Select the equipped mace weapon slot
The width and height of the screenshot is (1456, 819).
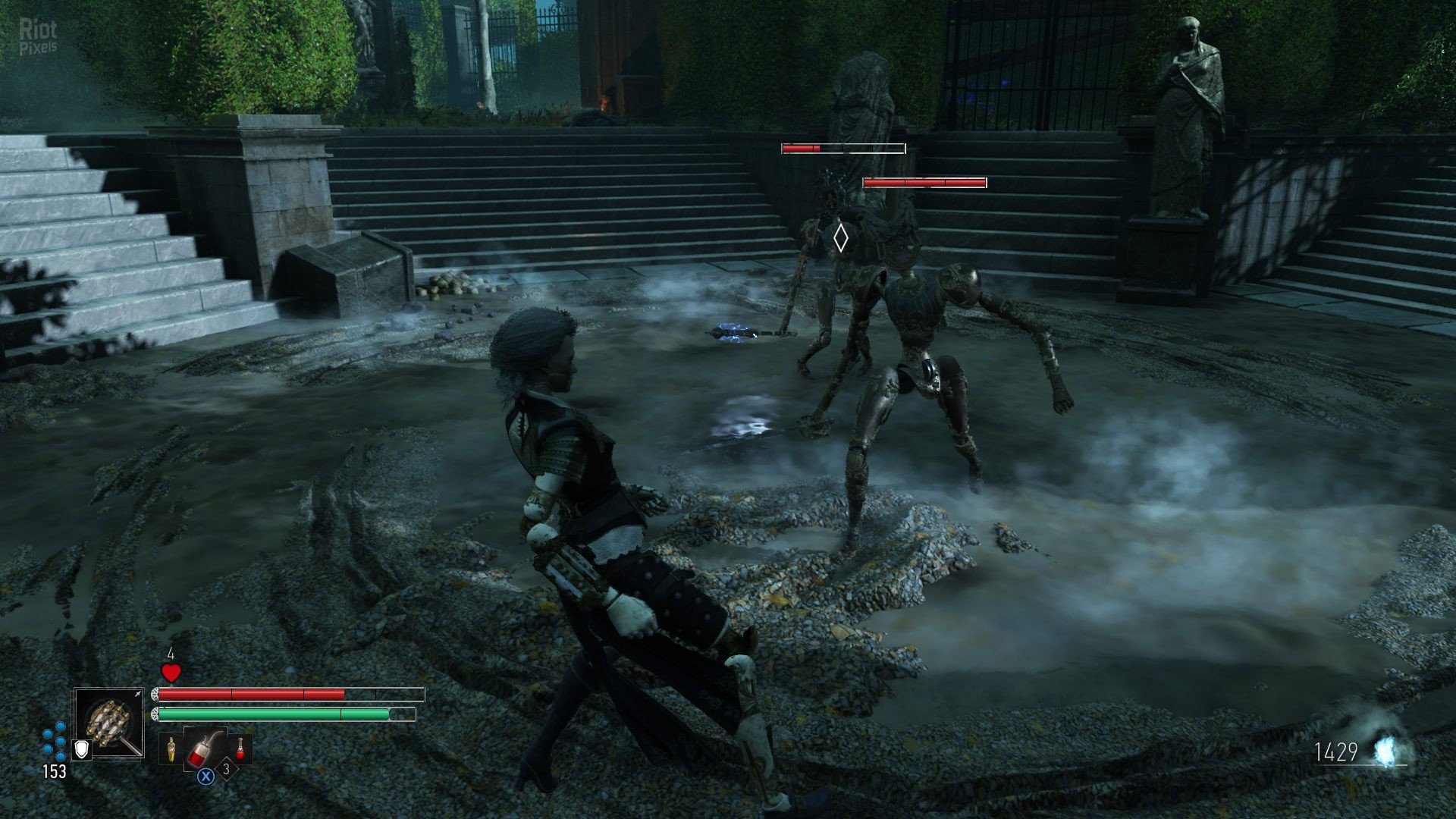pos(109,723)
